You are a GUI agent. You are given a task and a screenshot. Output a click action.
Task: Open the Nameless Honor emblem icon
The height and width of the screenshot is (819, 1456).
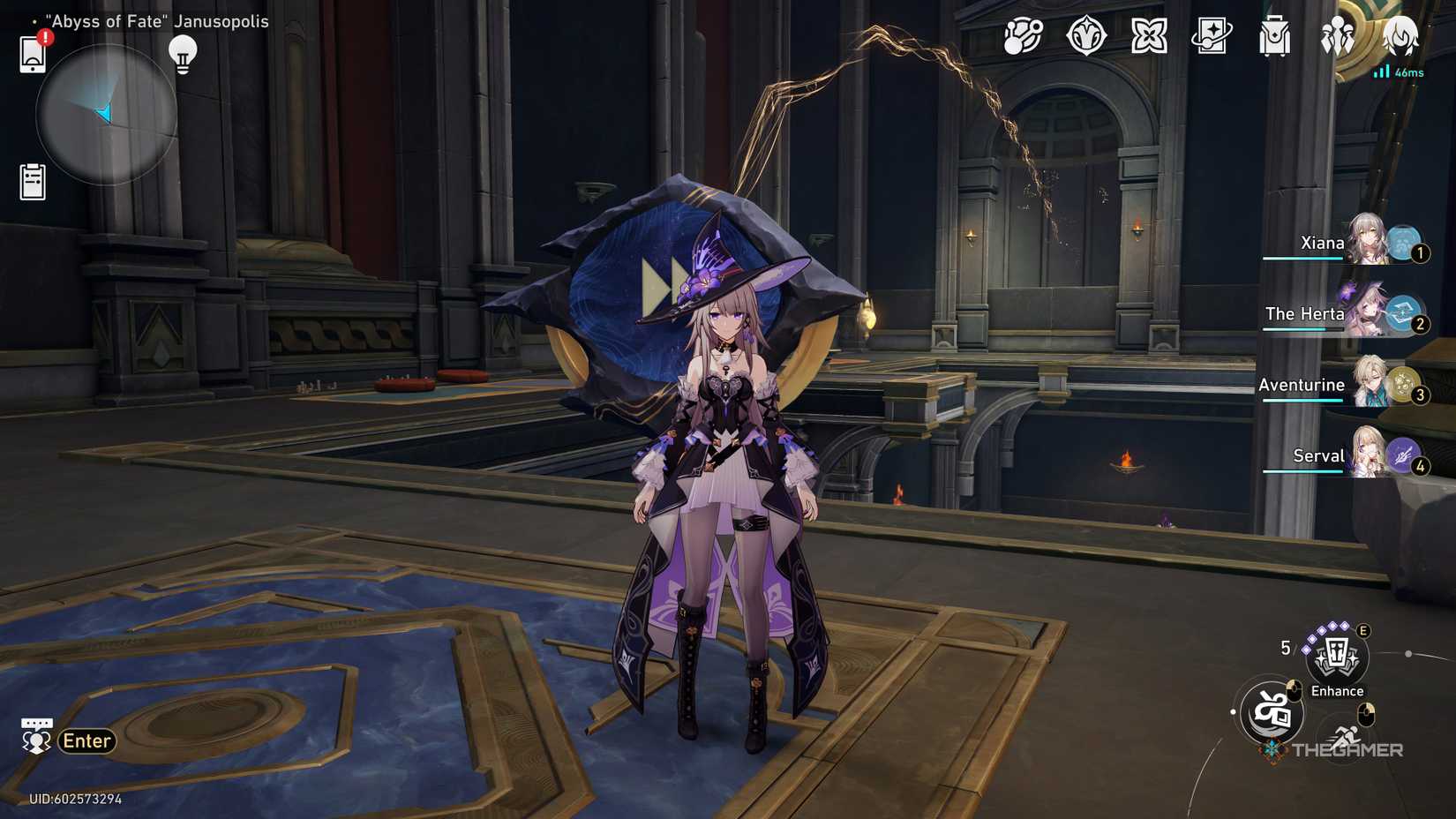1088,37
